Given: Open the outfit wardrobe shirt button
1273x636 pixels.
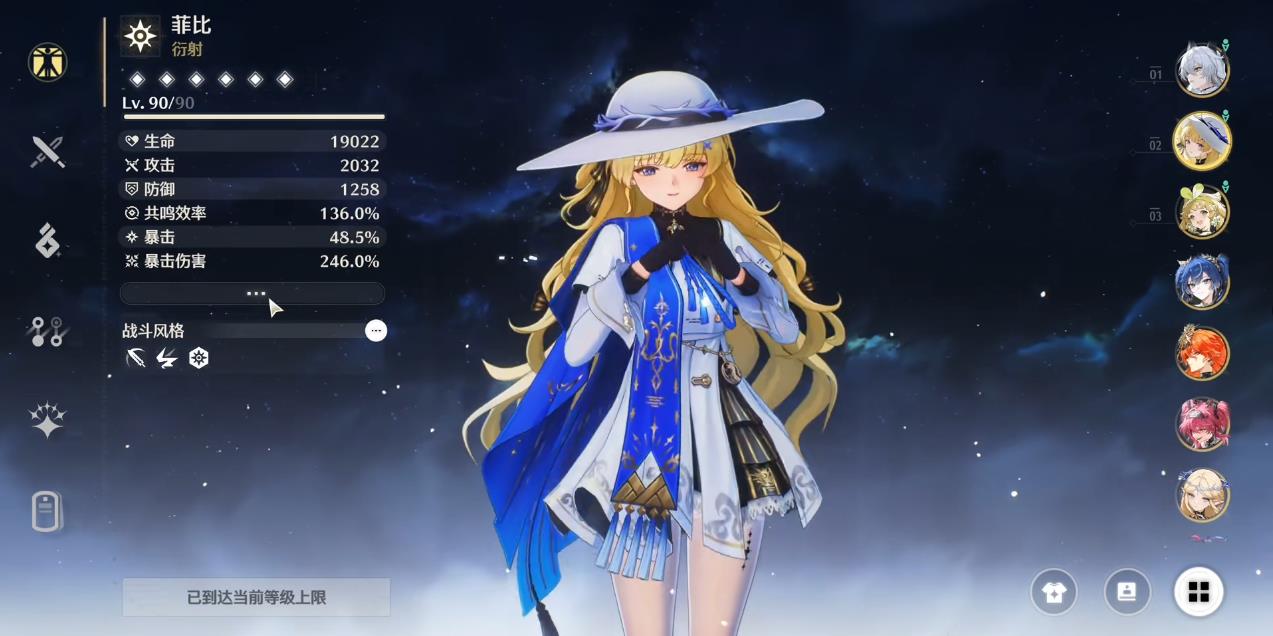Looking at the screenshot, I should [1054, 592].
